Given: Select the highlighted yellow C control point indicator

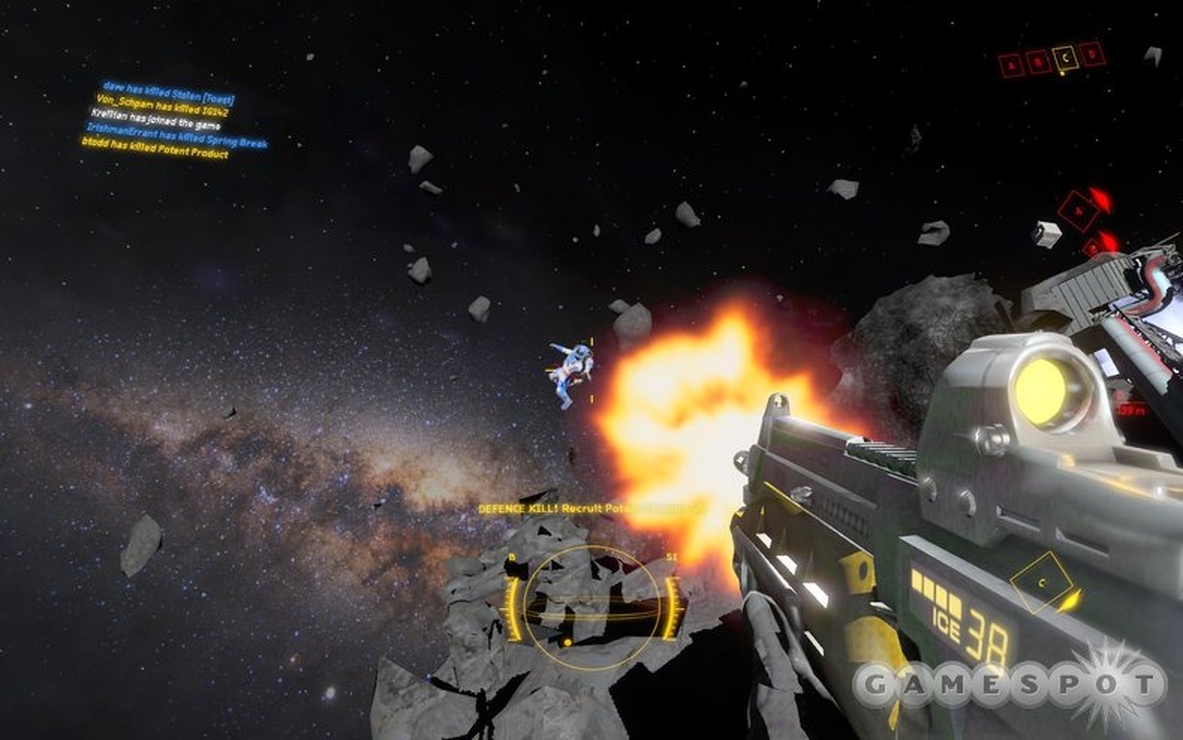Looking at the screenshot, I should (x=1064, y=59).
